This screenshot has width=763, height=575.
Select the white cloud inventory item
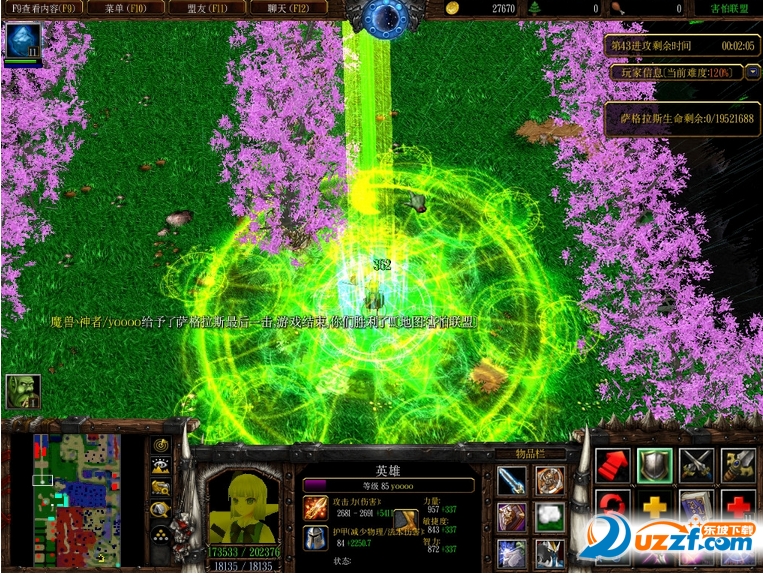(549, 517)
